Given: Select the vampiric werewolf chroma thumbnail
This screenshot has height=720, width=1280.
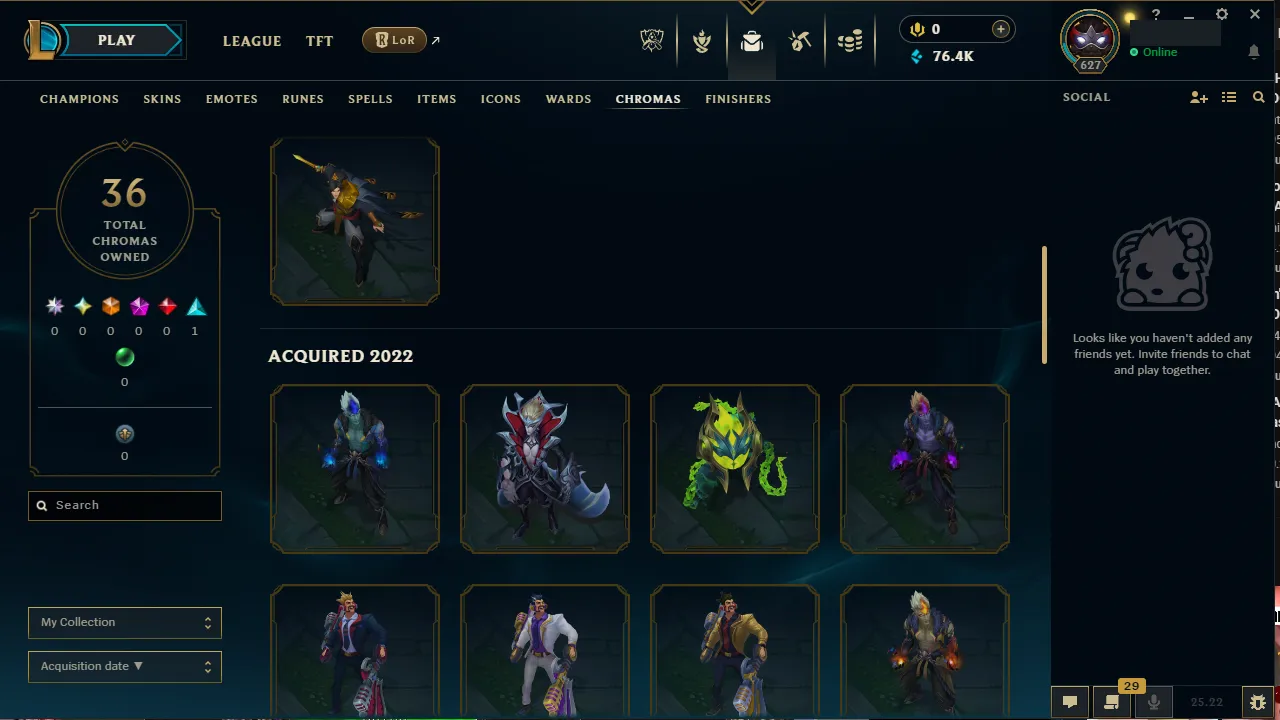Looking at the screenshot, I should (x=544, y=468).
